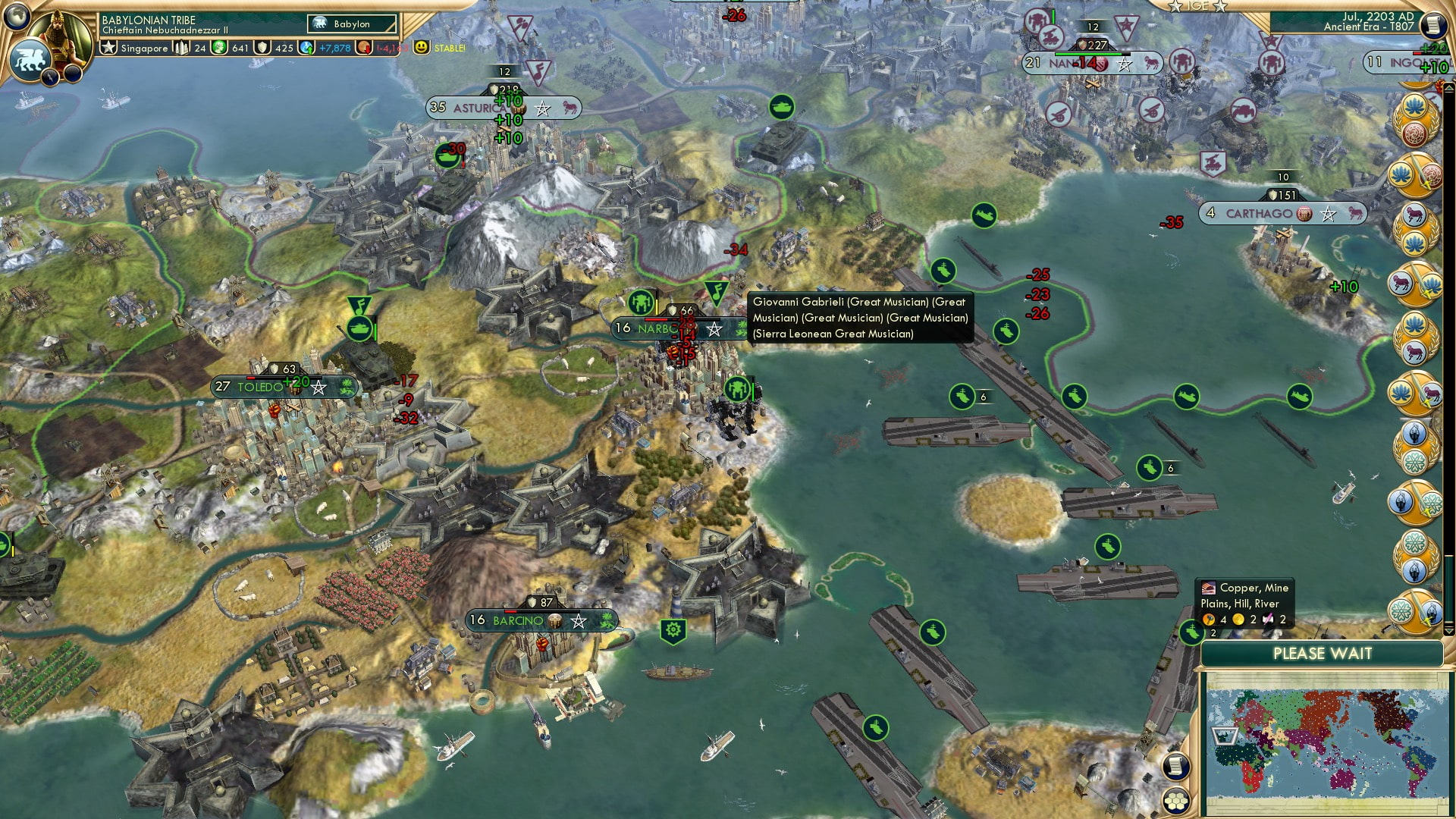Toggle the IGE star at the top of the screen

(x=1175, y=8)
